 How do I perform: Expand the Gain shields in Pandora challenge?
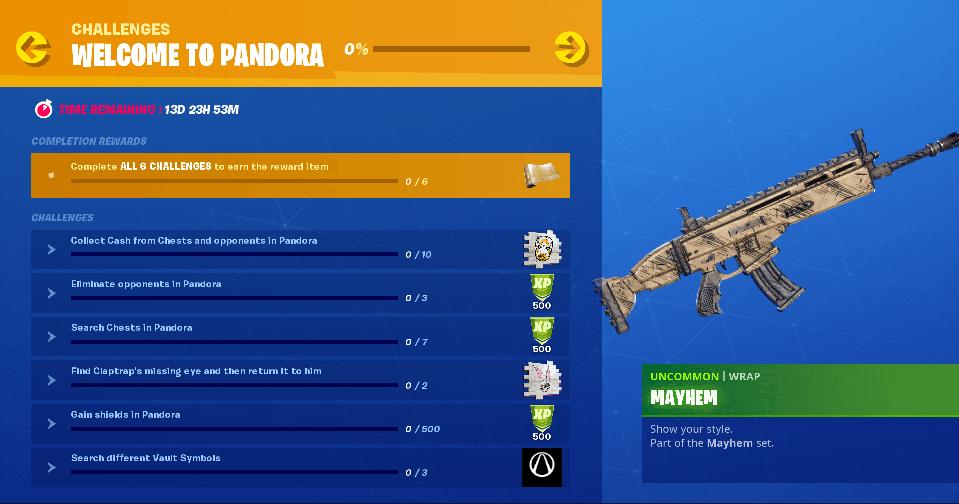tap(280, 423)
